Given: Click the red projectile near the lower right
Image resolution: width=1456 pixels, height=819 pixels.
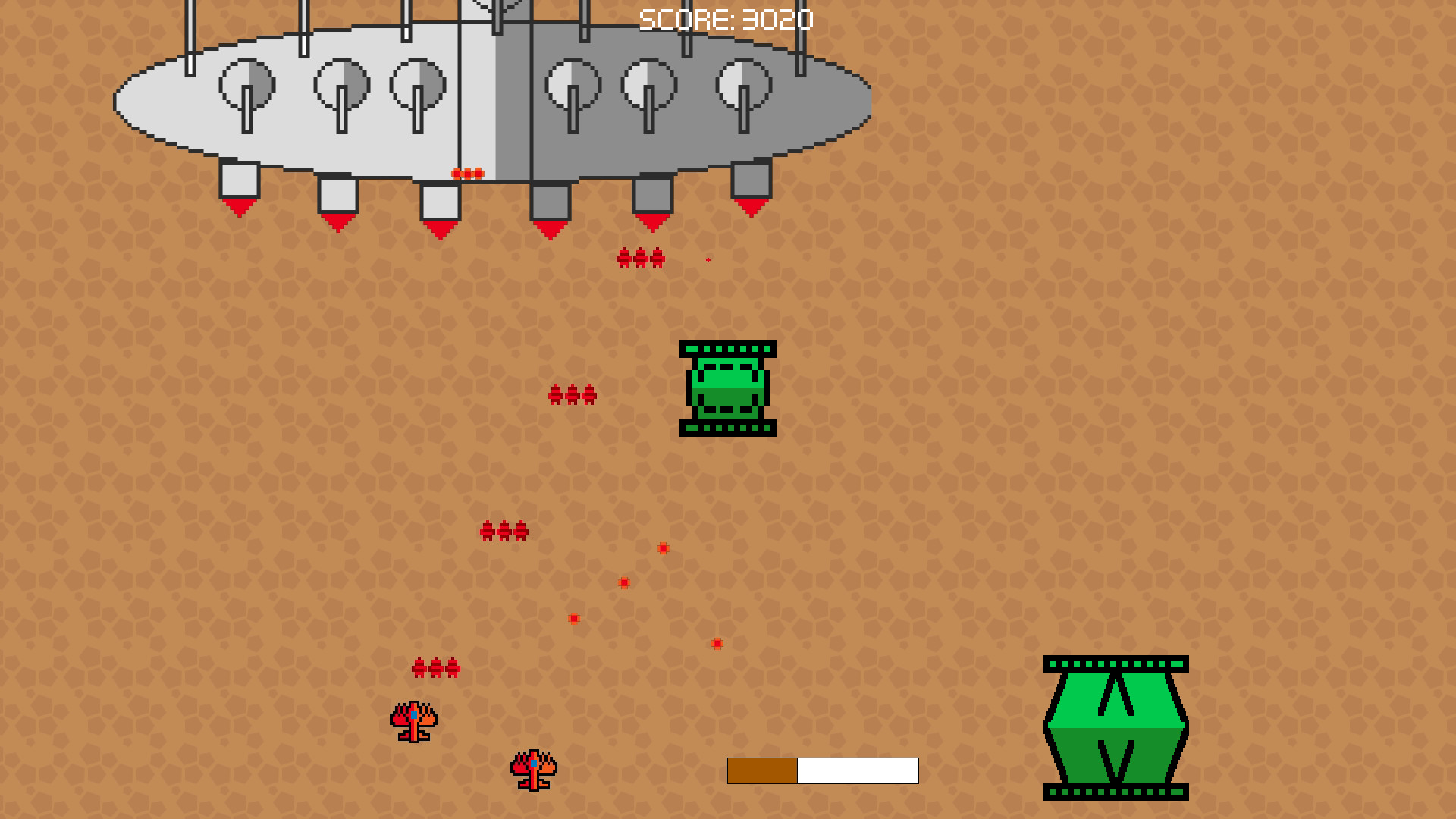Looking at the screenshot, I should click(x=716, y=644).
